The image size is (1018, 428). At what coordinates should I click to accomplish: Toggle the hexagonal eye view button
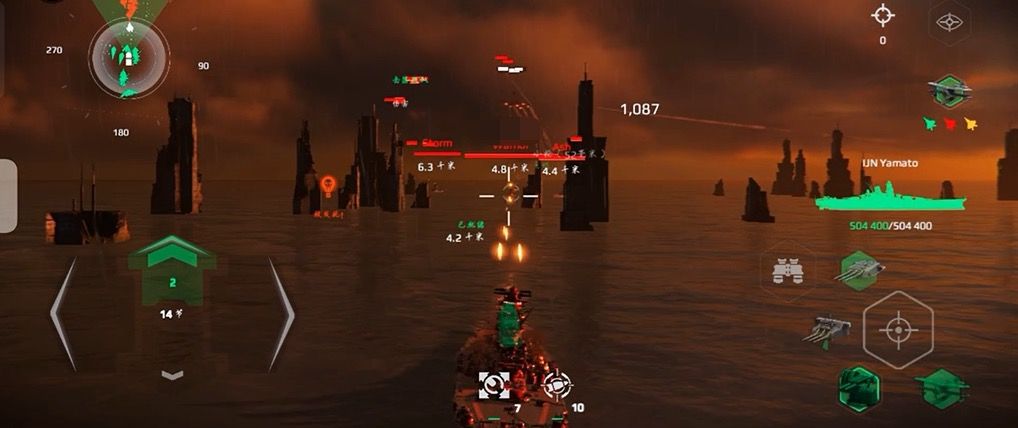coord(946,20)
